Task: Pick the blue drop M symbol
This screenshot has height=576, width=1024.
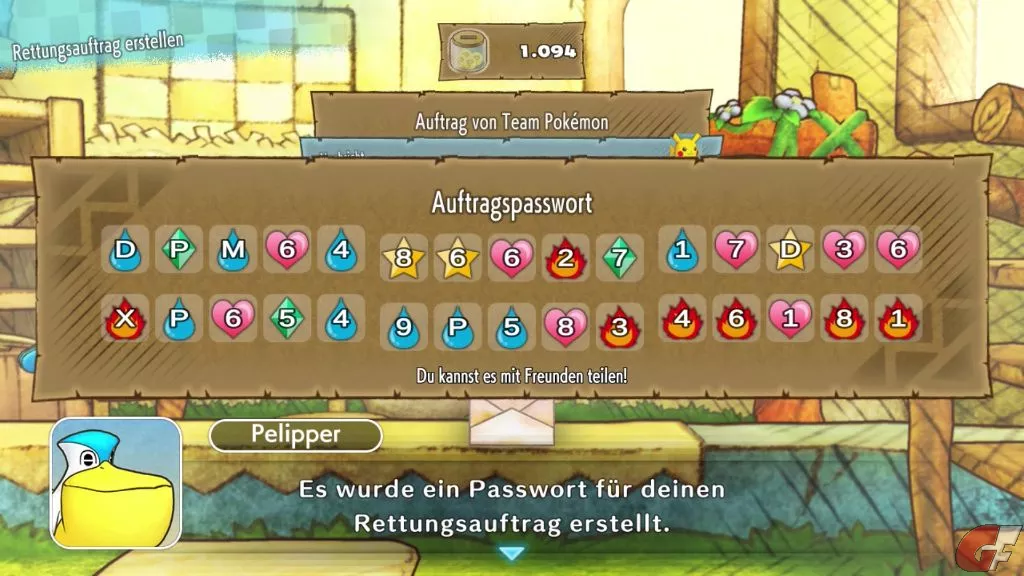Action: point(233,250)
